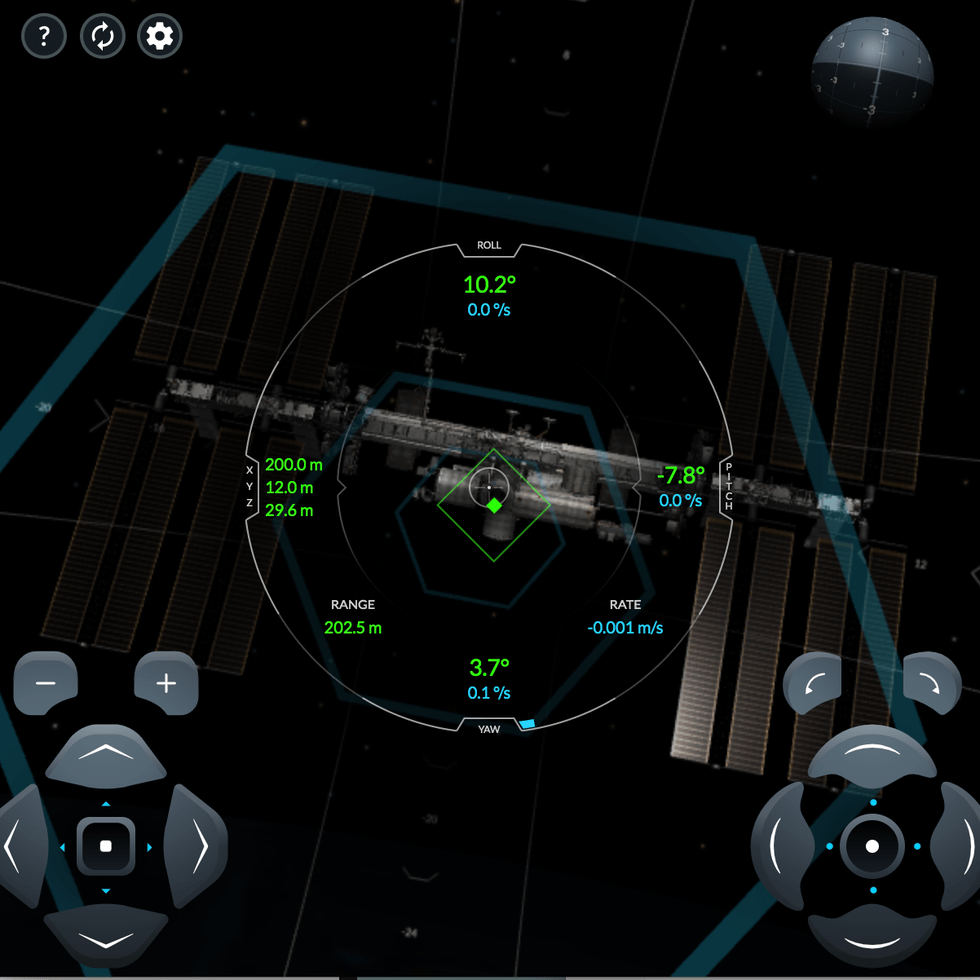This screenshot has height=980, width=980.
Task: Translate left with the left chevron button
Action: click(20, 847)
